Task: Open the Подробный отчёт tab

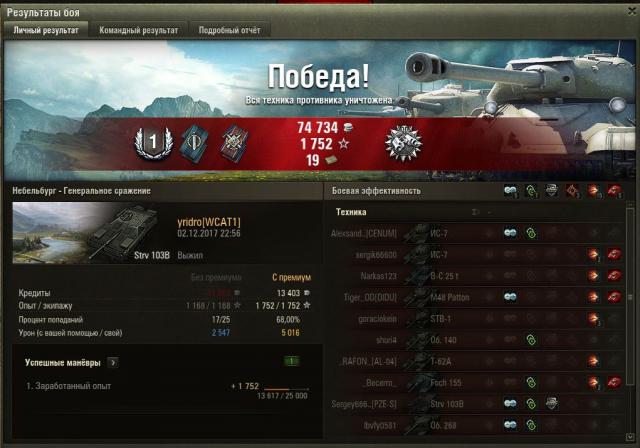Action: 229,31
